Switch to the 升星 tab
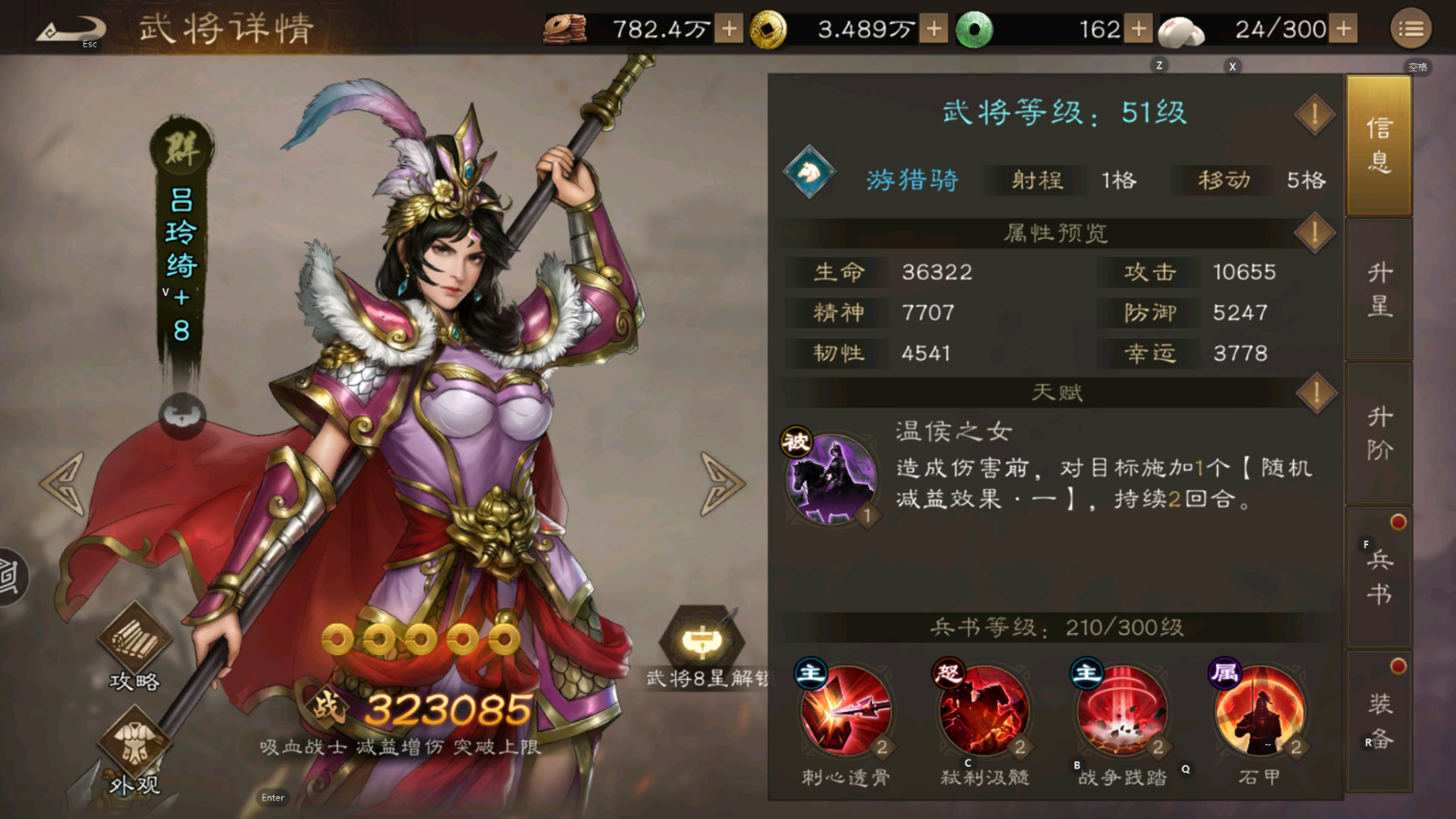 pyautogui.click(x=1379, y=291)
